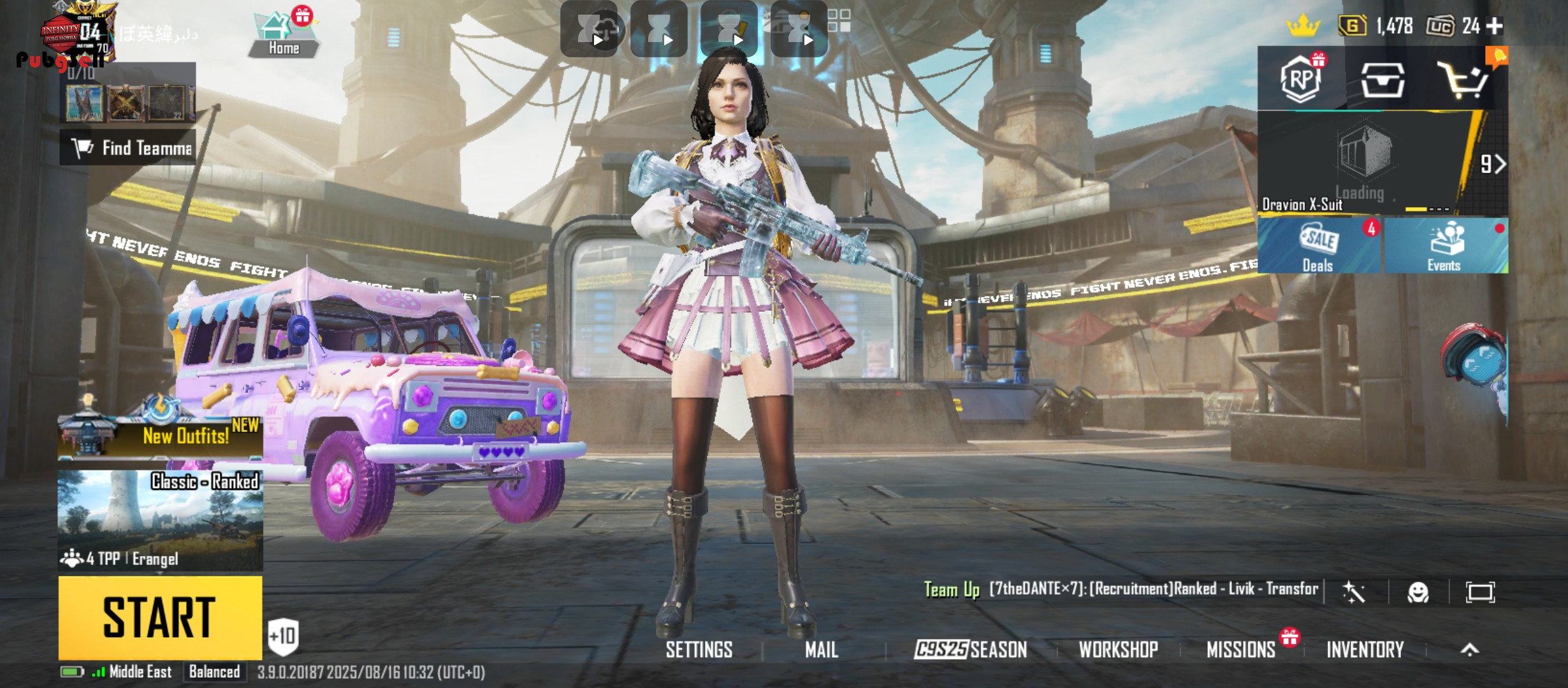Tap the yellow START button

tap(160, 617)
